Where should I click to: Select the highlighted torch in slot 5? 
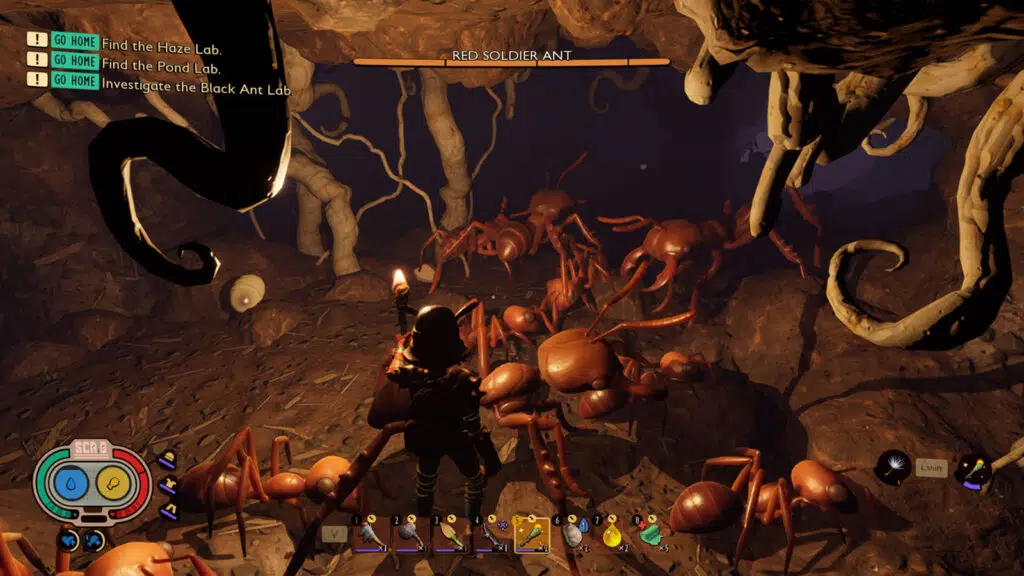click(x=531, y=533)
